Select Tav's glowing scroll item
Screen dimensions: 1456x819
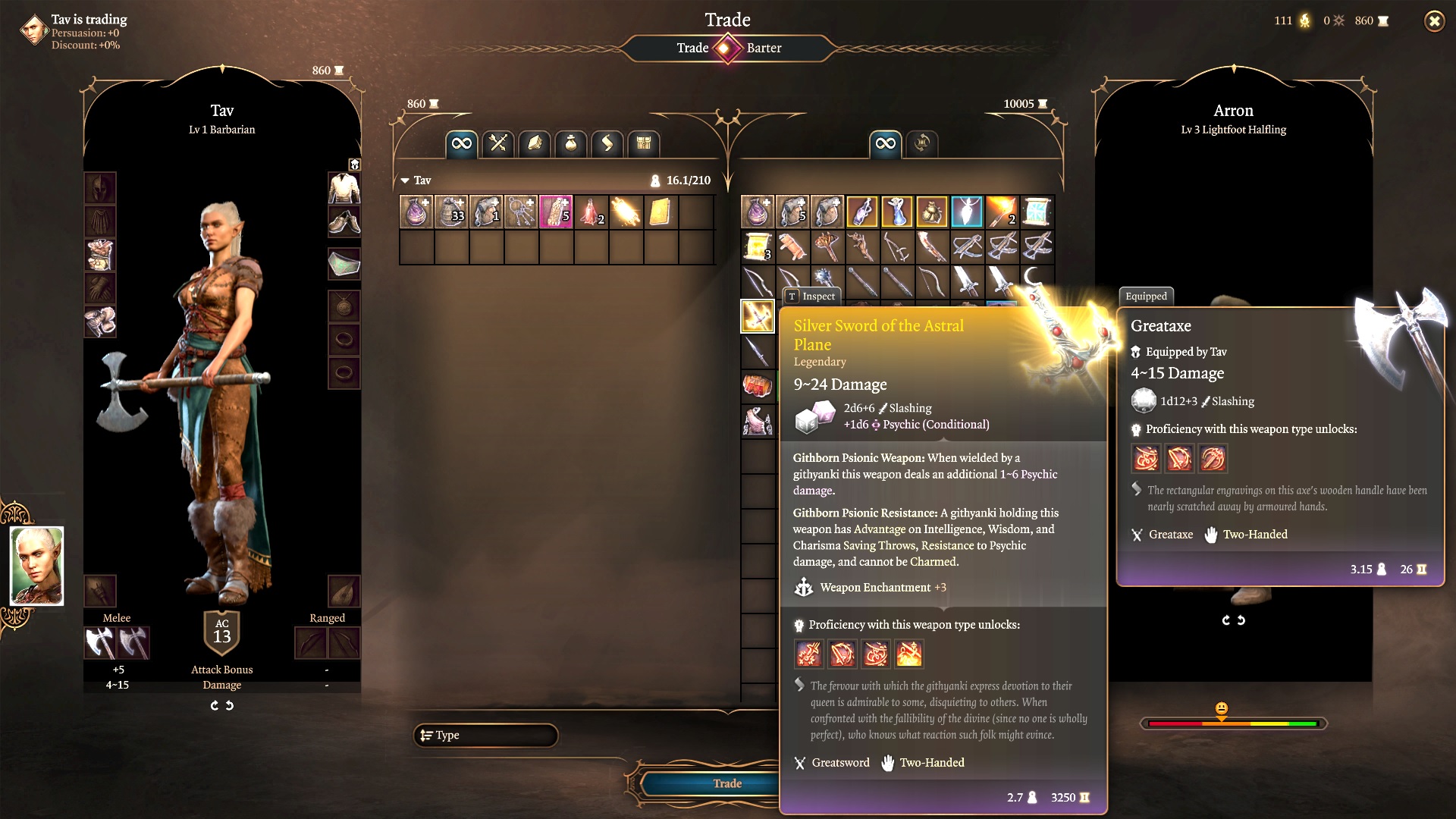pos(626,212)
